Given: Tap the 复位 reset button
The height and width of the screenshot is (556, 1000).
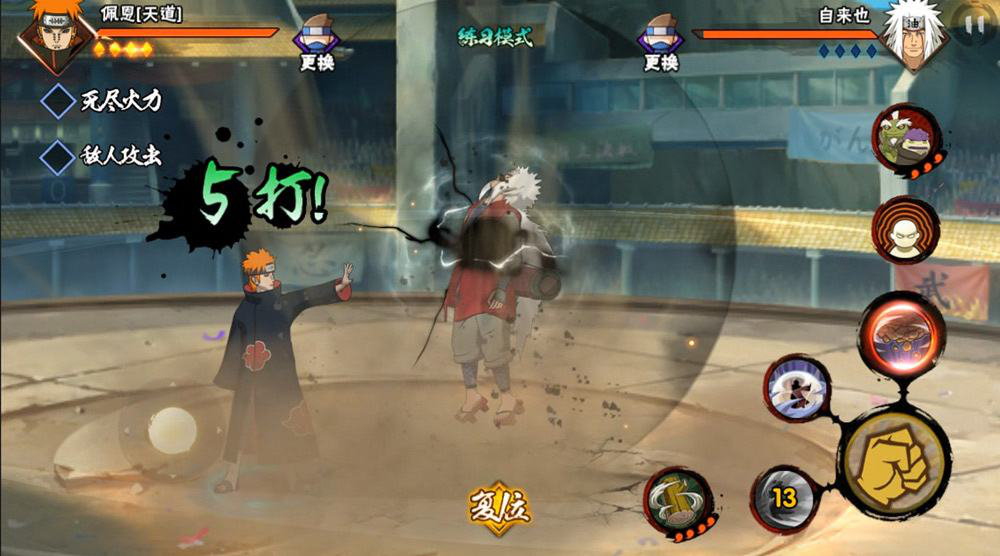Looking at the screenshot, I should tap(499, 508).
